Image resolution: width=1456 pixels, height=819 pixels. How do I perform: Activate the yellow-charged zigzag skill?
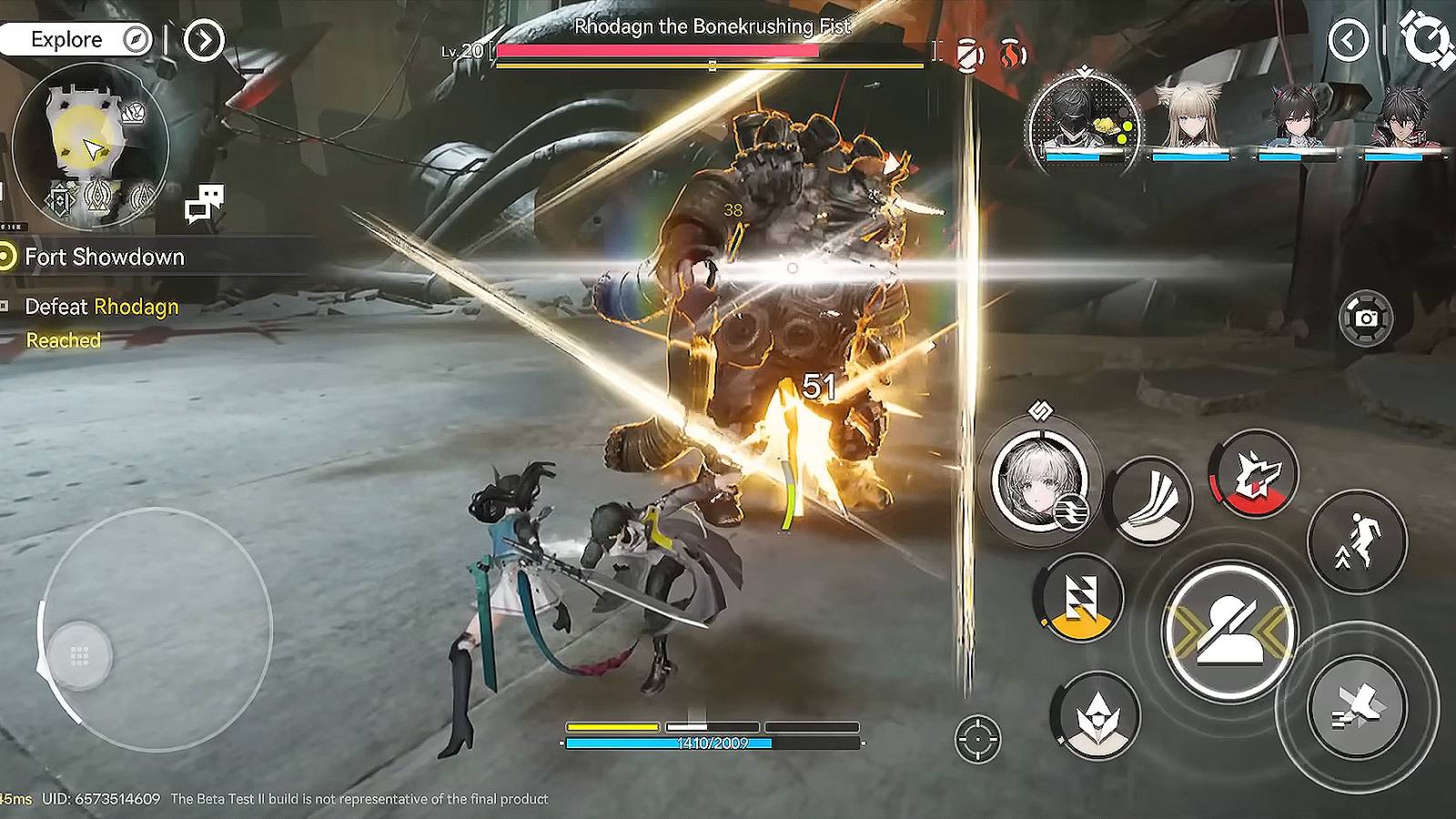[1080, 598]
